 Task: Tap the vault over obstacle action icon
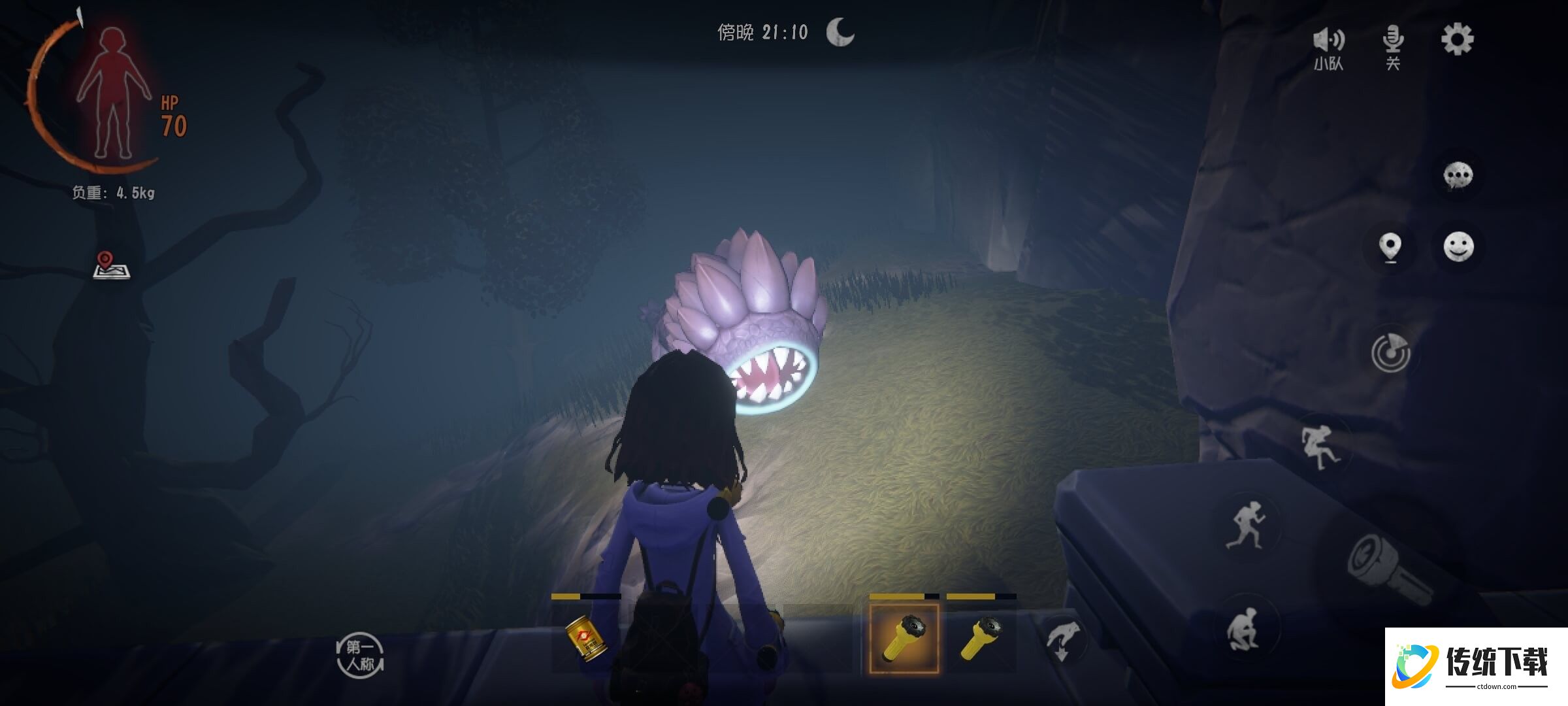(x=1320, y=447)
